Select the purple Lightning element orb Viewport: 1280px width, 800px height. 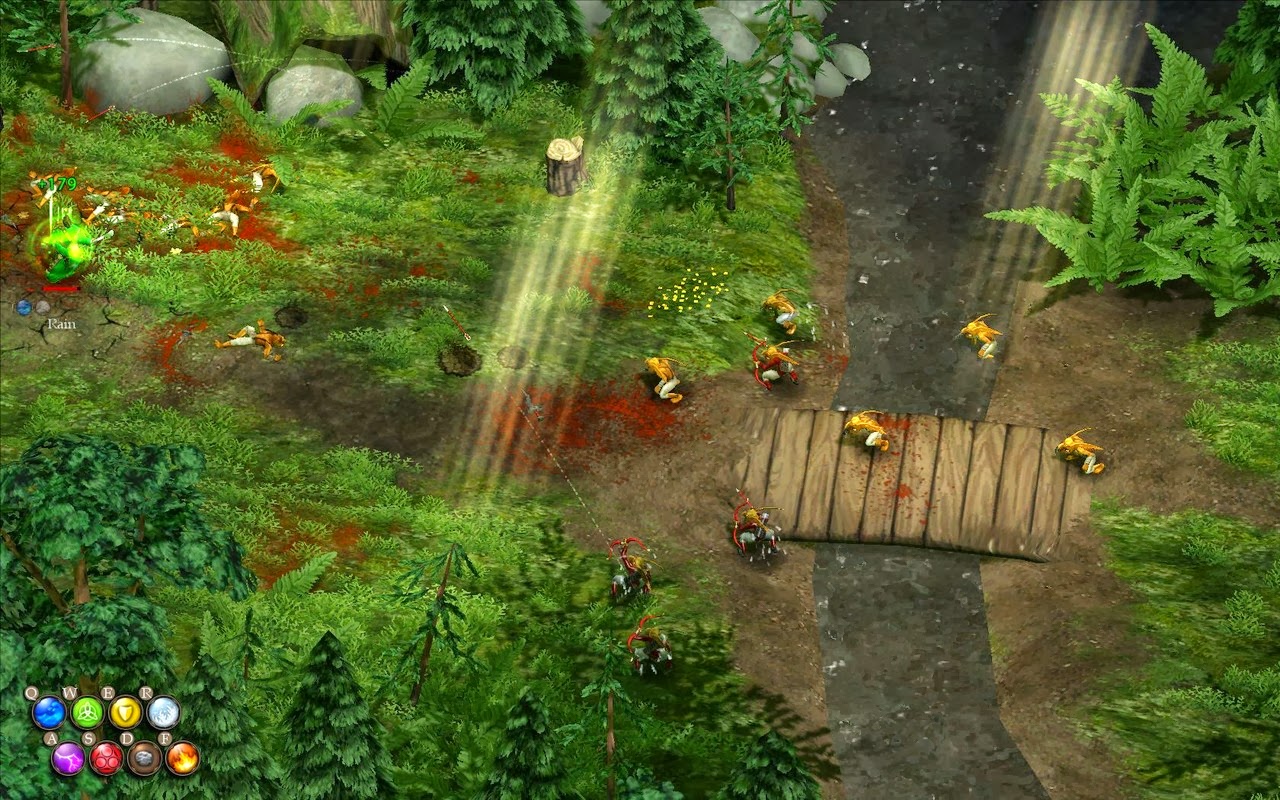point(67,757)
